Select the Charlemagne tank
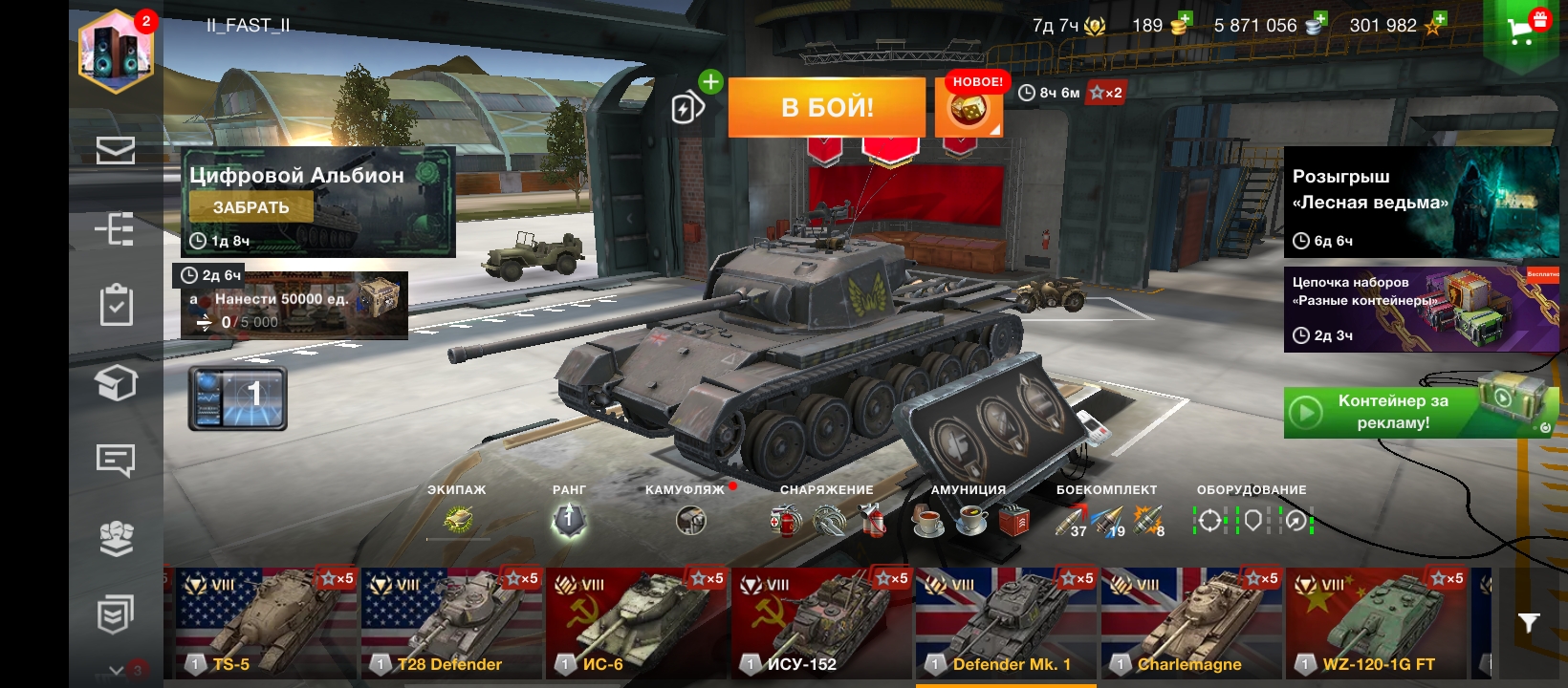Viewport: 1568px width, 688px height. (1191, 623)
